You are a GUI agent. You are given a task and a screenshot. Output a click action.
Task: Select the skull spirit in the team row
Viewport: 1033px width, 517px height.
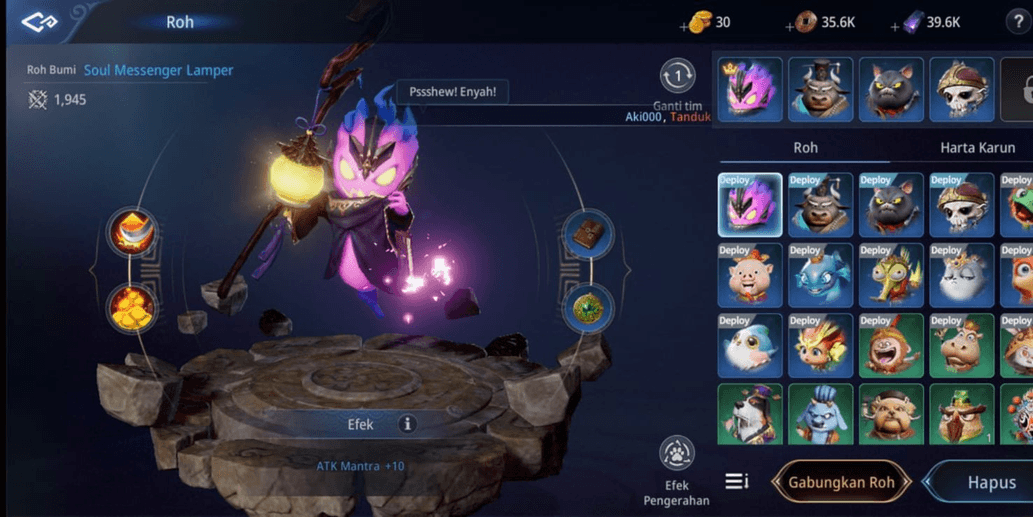click(x=961, y=90)
